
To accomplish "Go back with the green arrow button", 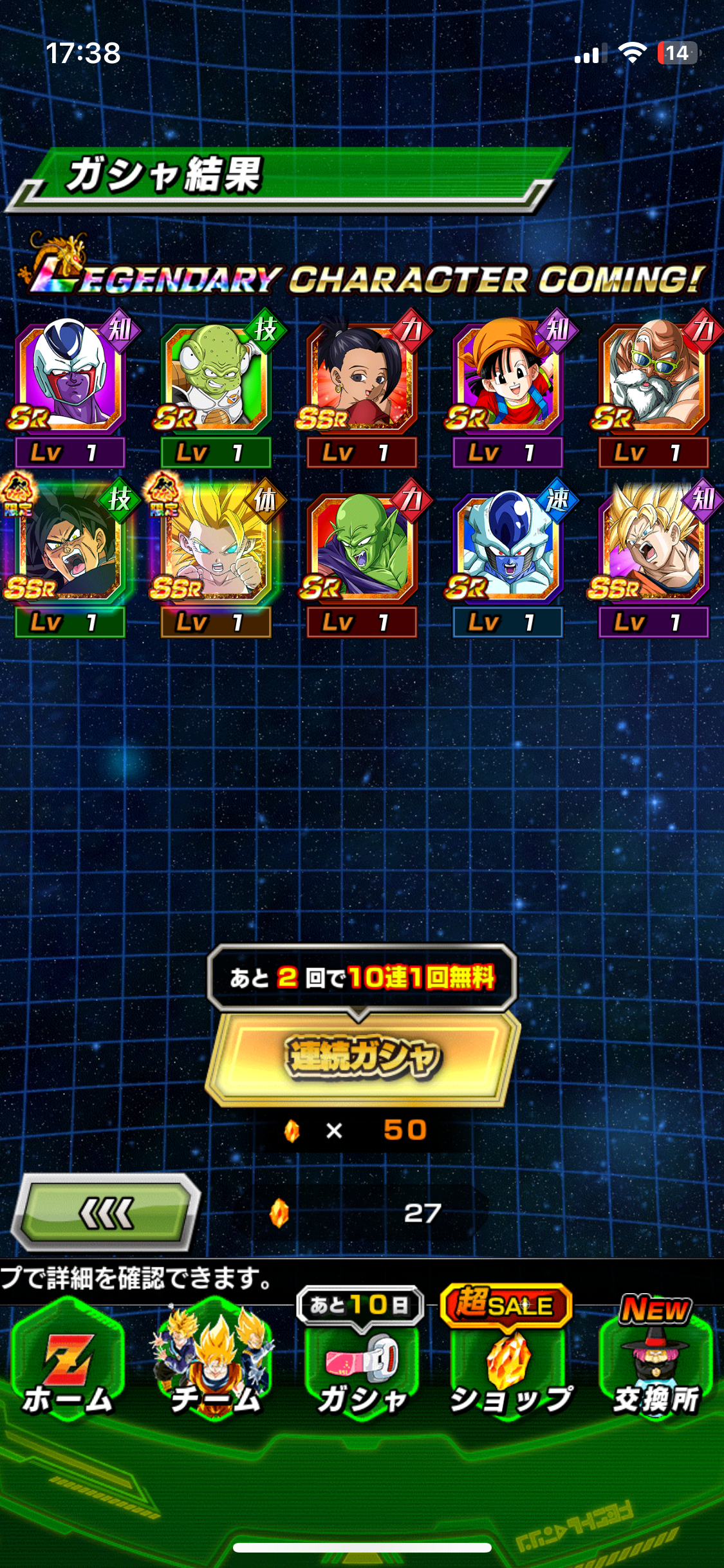I will pos(107,1213).
